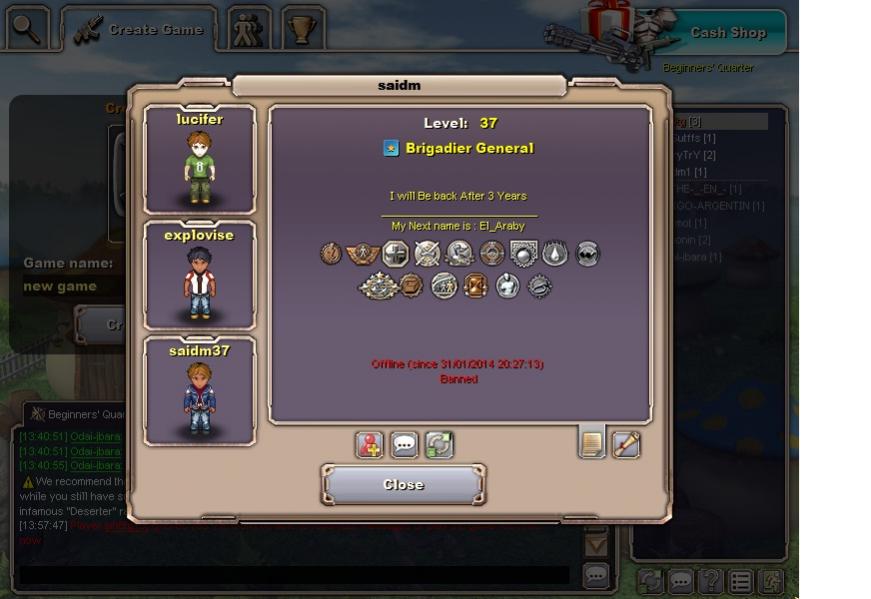Pick the saidm37 character portrait
Image resolution: width=871 pixels, height=599 pixels.
(199, 391)
